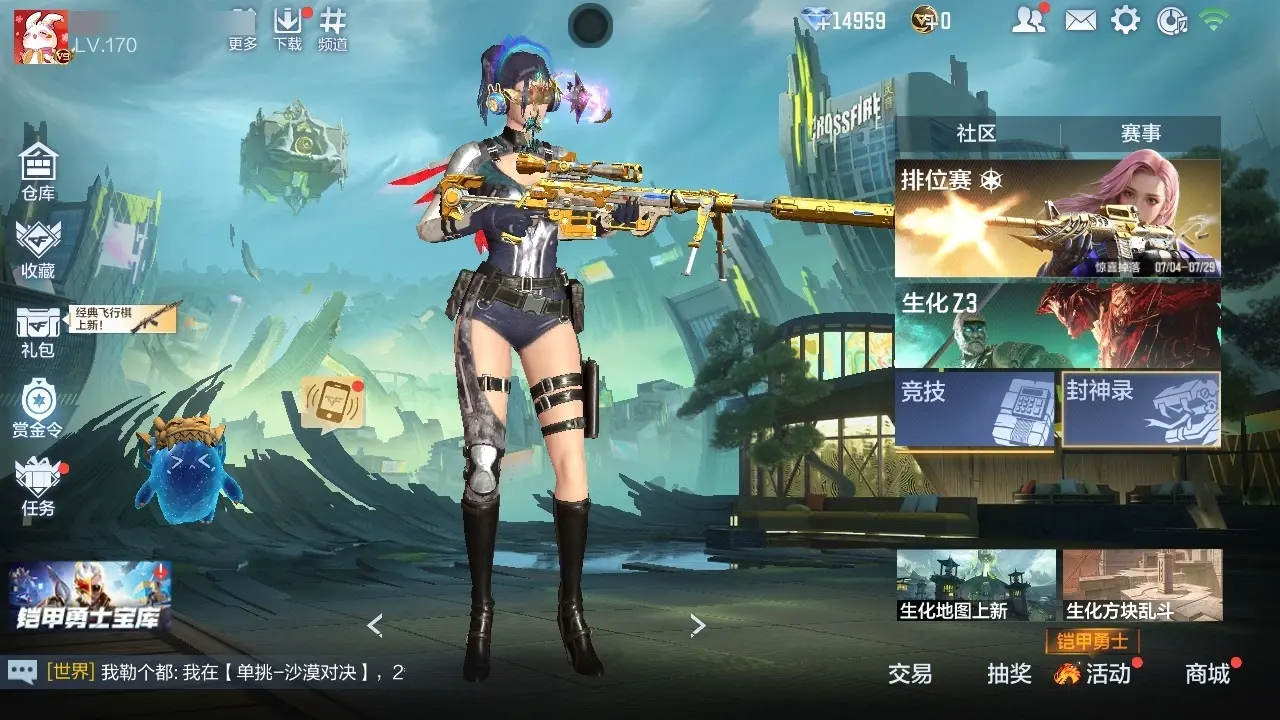Show the next character with right arrow

pos(698,626)
